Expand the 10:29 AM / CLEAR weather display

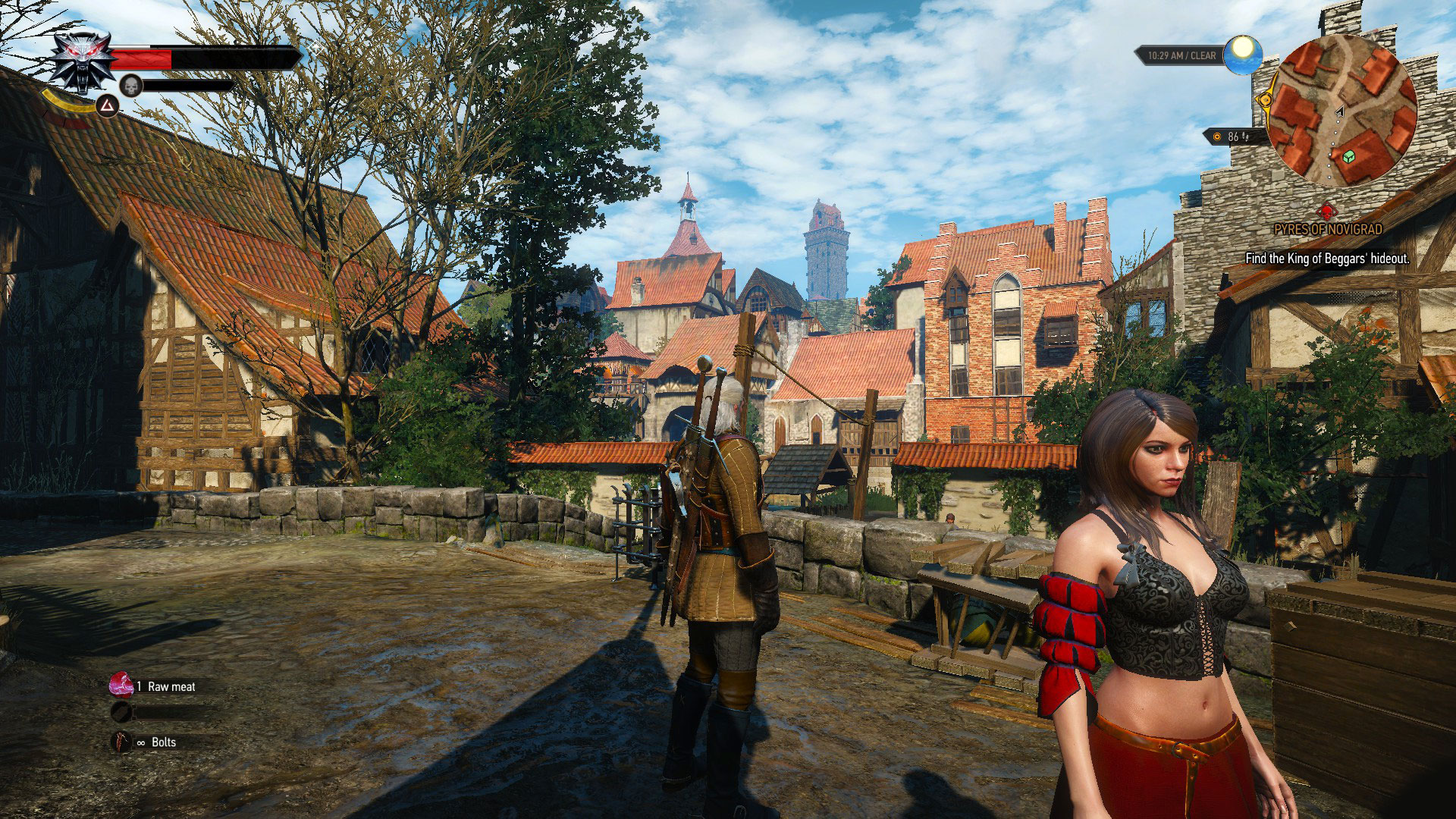(1183, 54)
